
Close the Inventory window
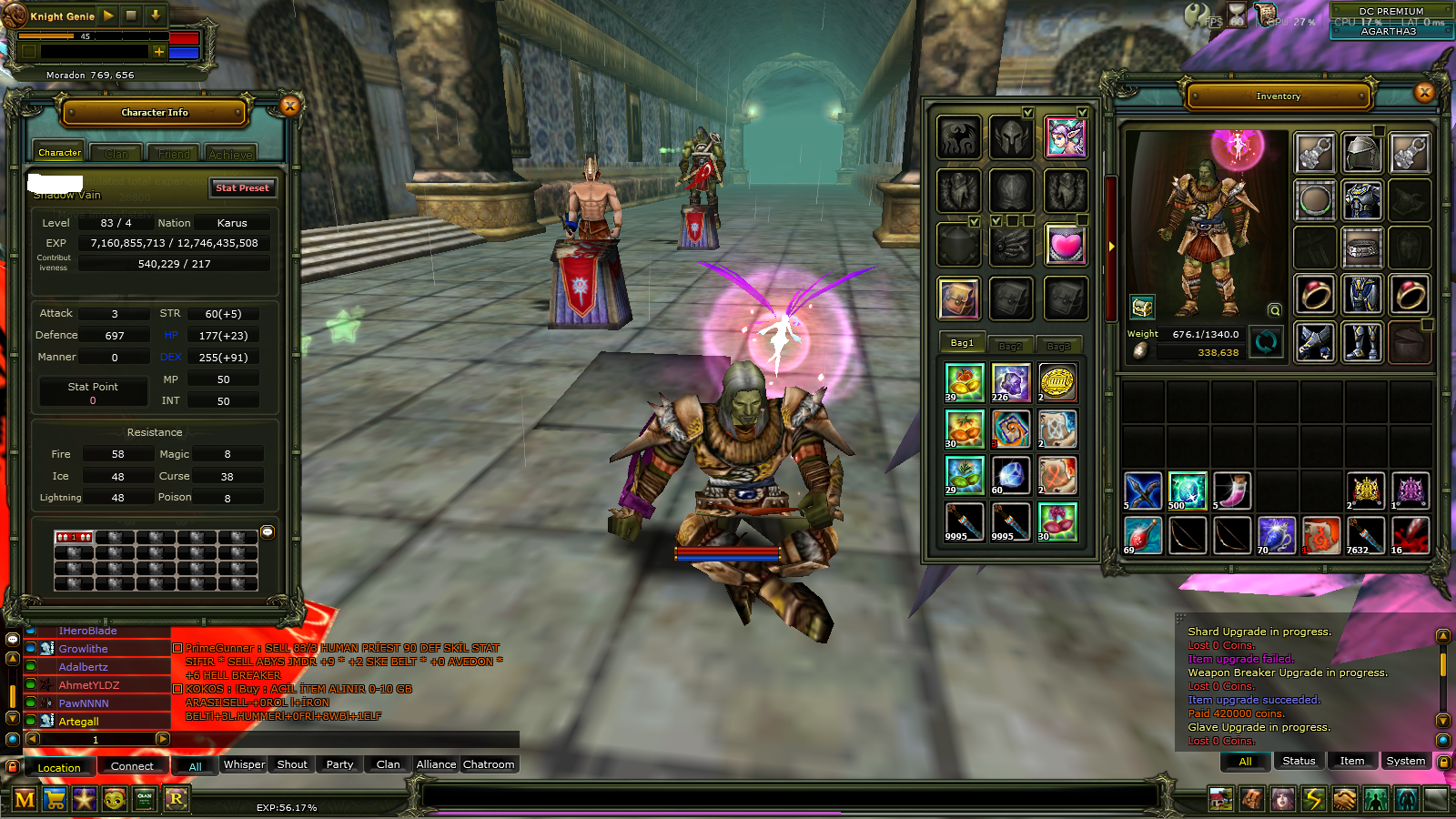(x=1424, y=92)
